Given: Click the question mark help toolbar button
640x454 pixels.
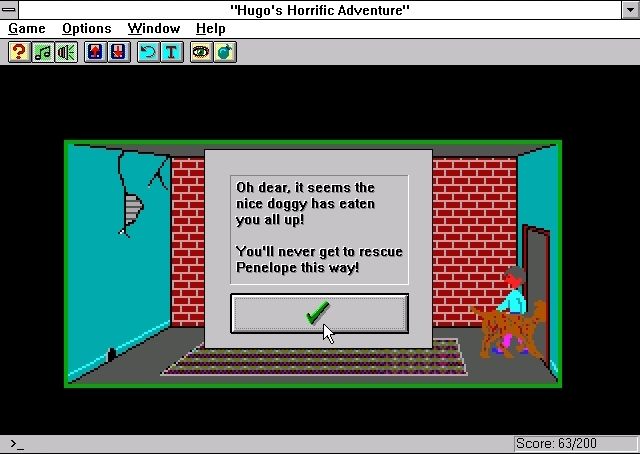Looking at the screenshot, I should pyautogui.click(x=18, y=52).
